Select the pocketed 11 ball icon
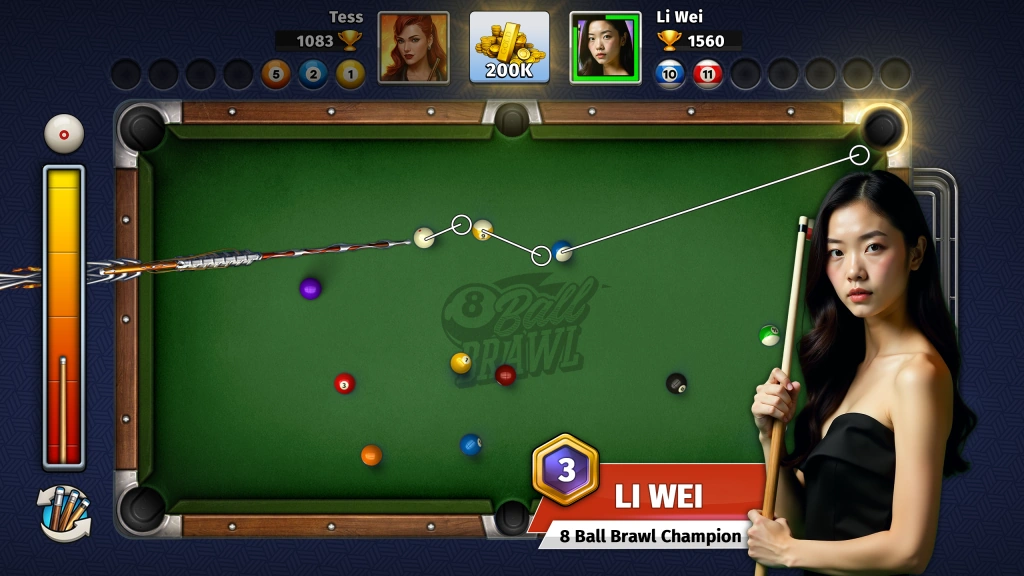The image size is (1024, 576). click(x=708, y=73)
